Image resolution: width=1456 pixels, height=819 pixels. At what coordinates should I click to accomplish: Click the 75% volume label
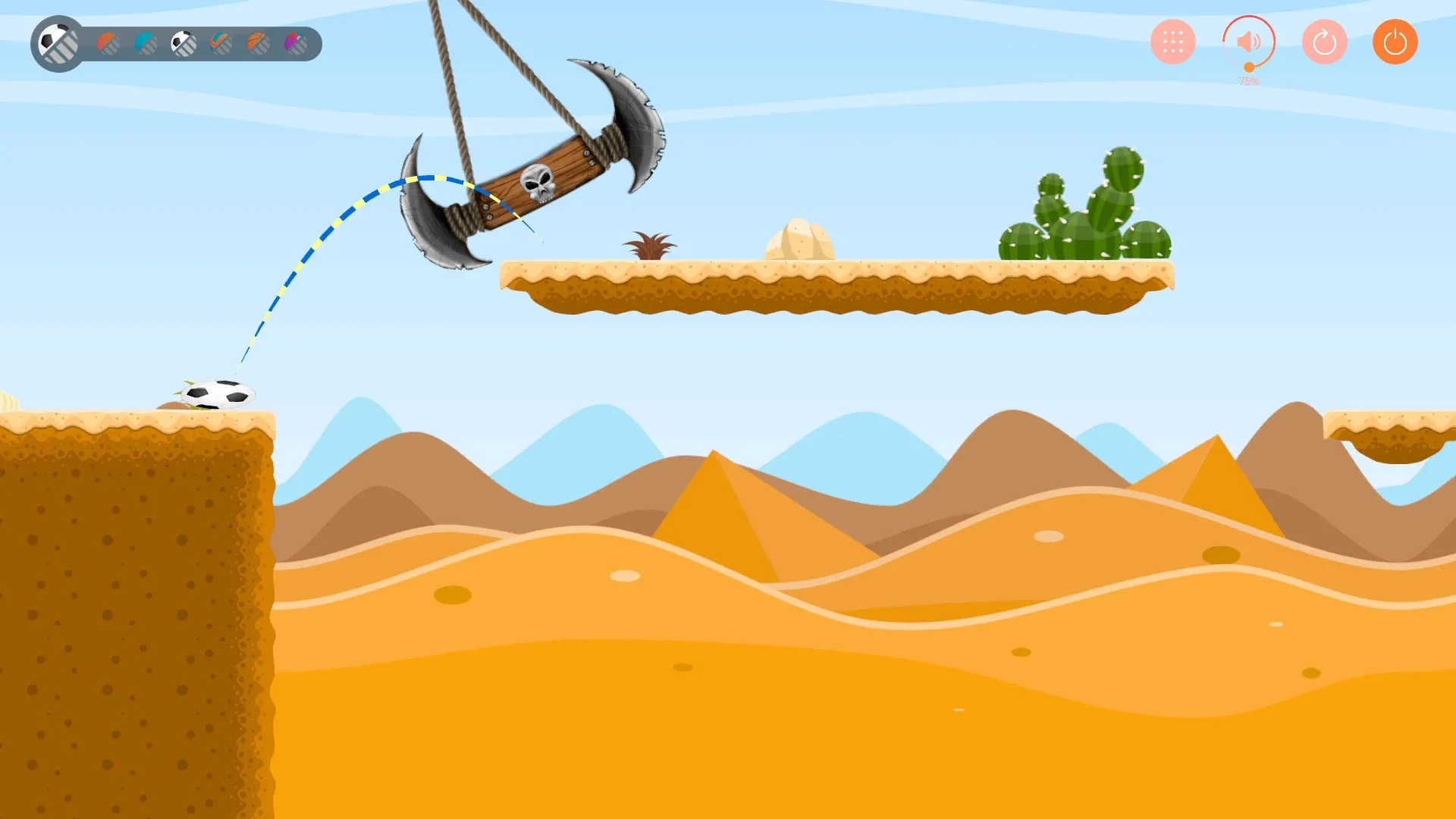[x=1248, y=79]
